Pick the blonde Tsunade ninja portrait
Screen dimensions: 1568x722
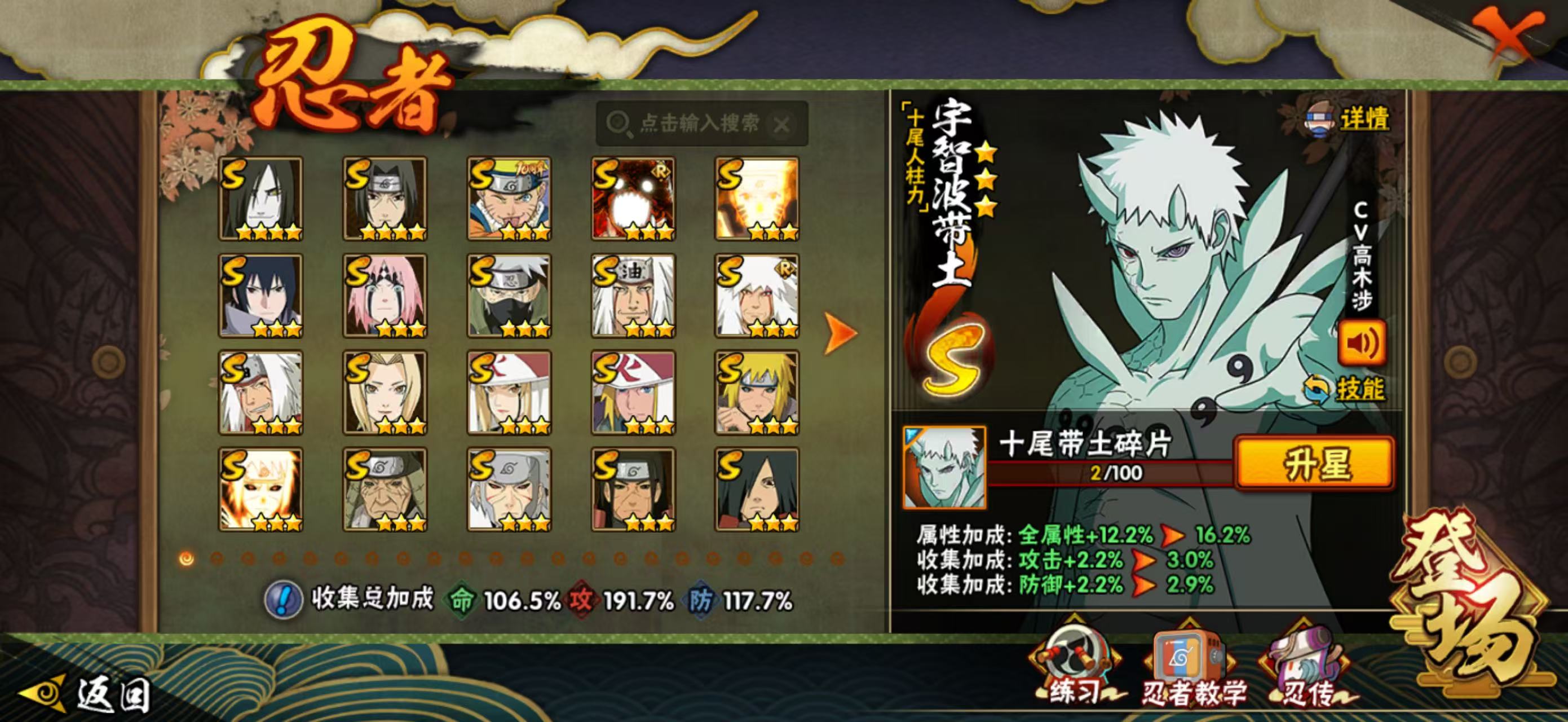pos(384,393)
